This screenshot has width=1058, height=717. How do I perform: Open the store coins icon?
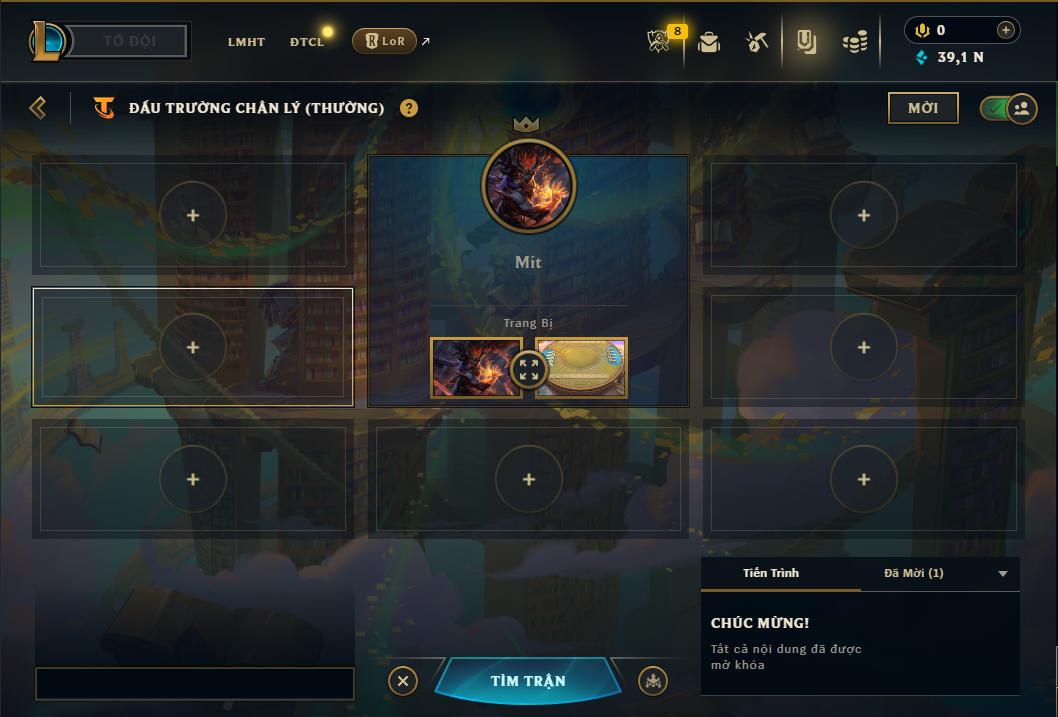point(854,42)
